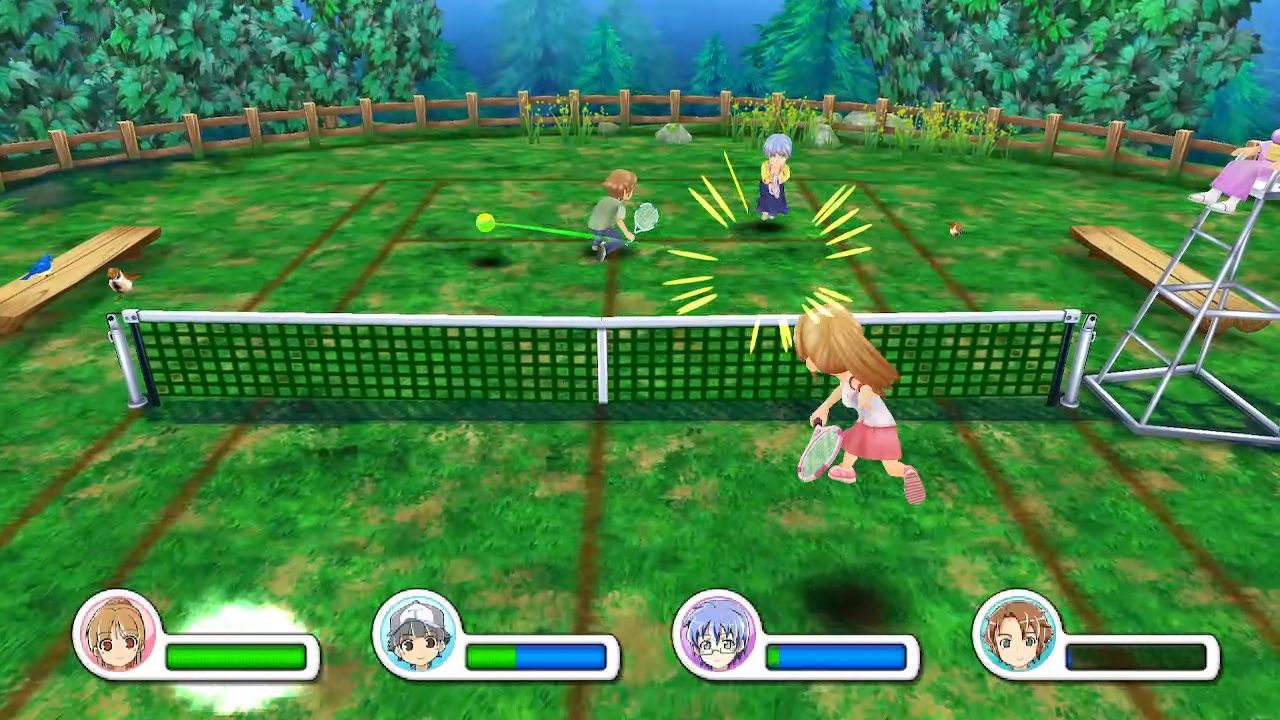This screenshot has width=1280, height=720.
Task: Click the empty stamina bar of player four
Action: pos(1135,658)
